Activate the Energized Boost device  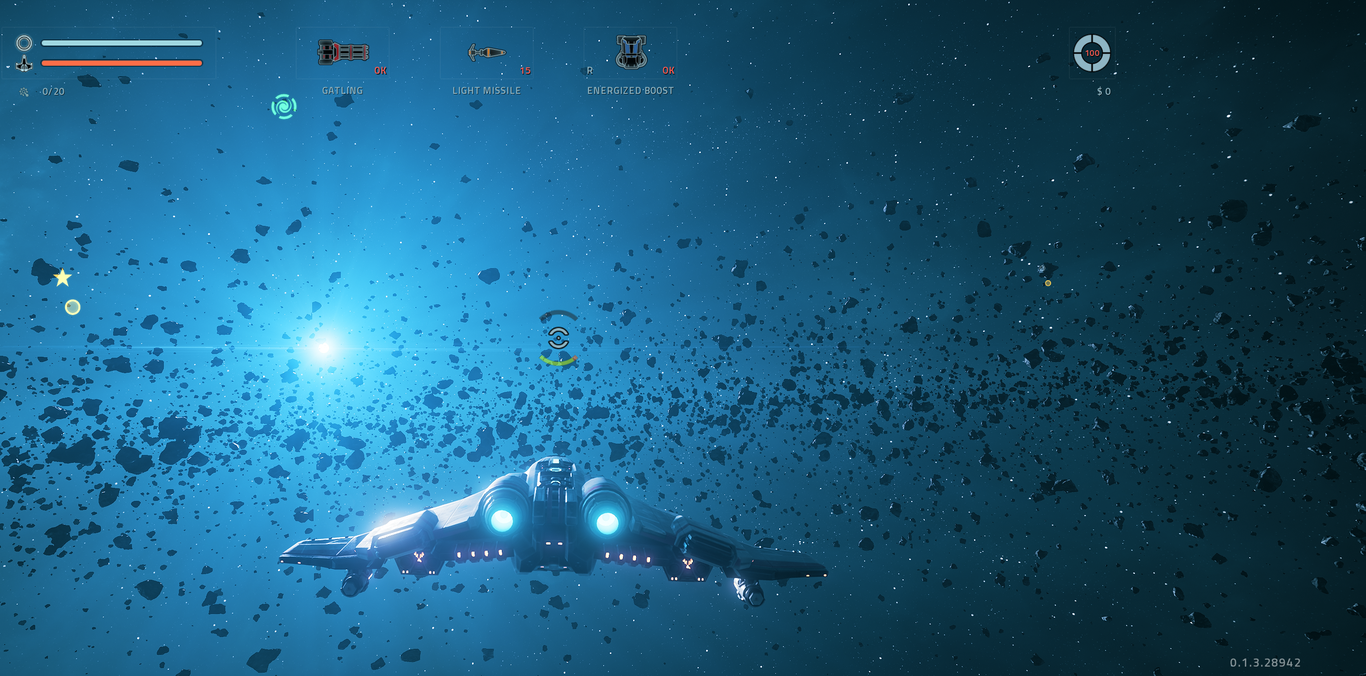(631, 53)
